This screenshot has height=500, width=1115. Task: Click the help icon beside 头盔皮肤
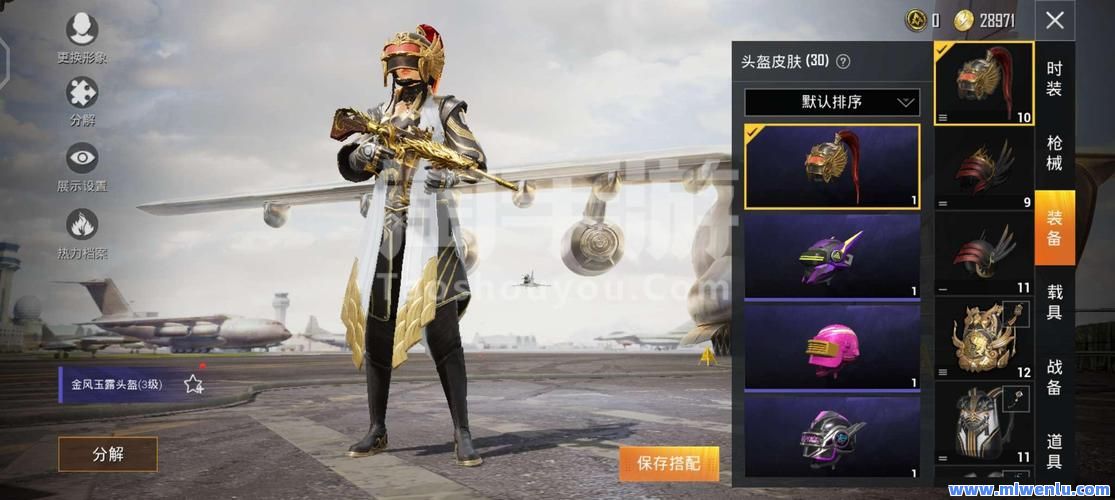(843, 62)
